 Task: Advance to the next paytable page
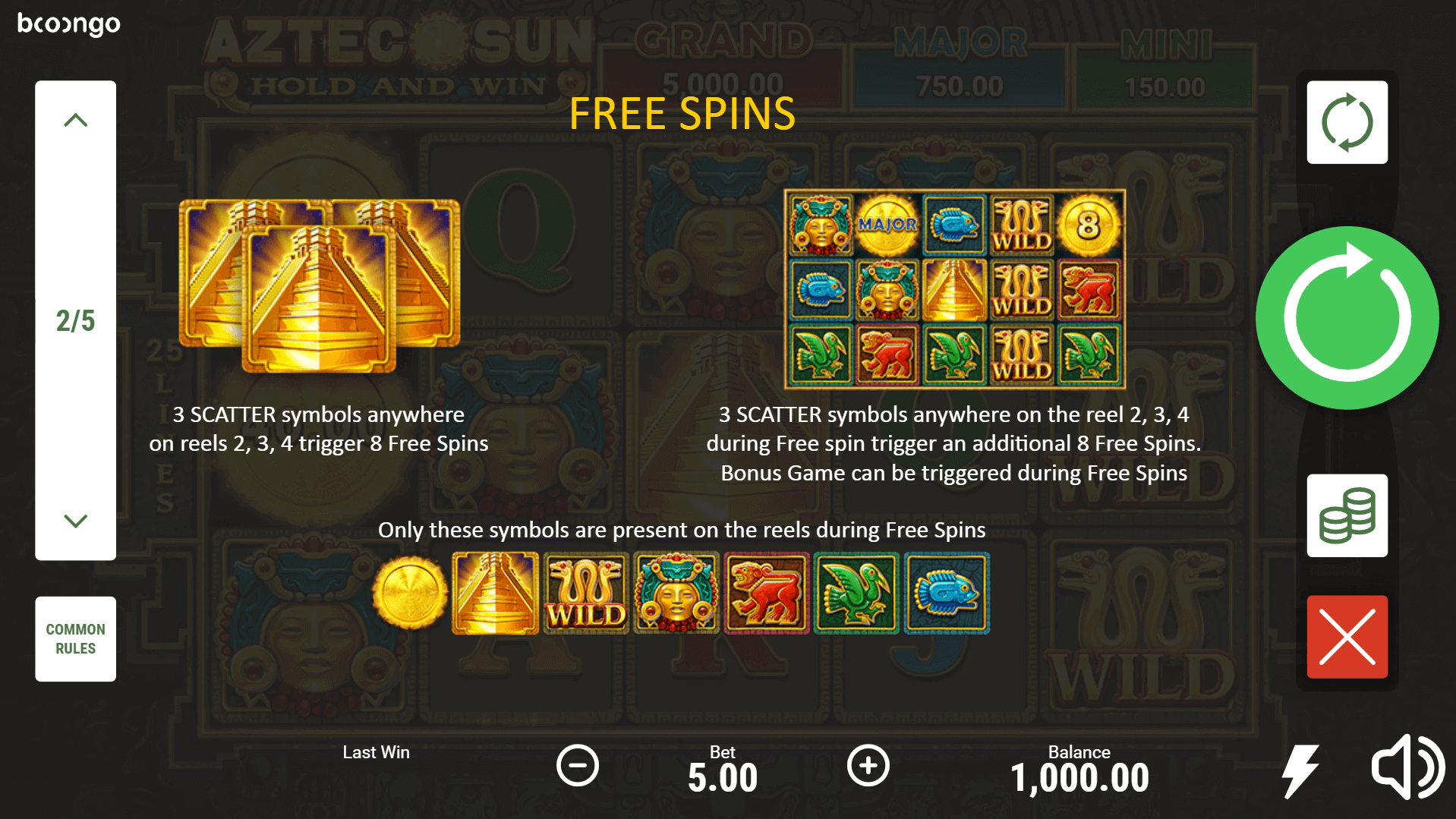[75, 521]
